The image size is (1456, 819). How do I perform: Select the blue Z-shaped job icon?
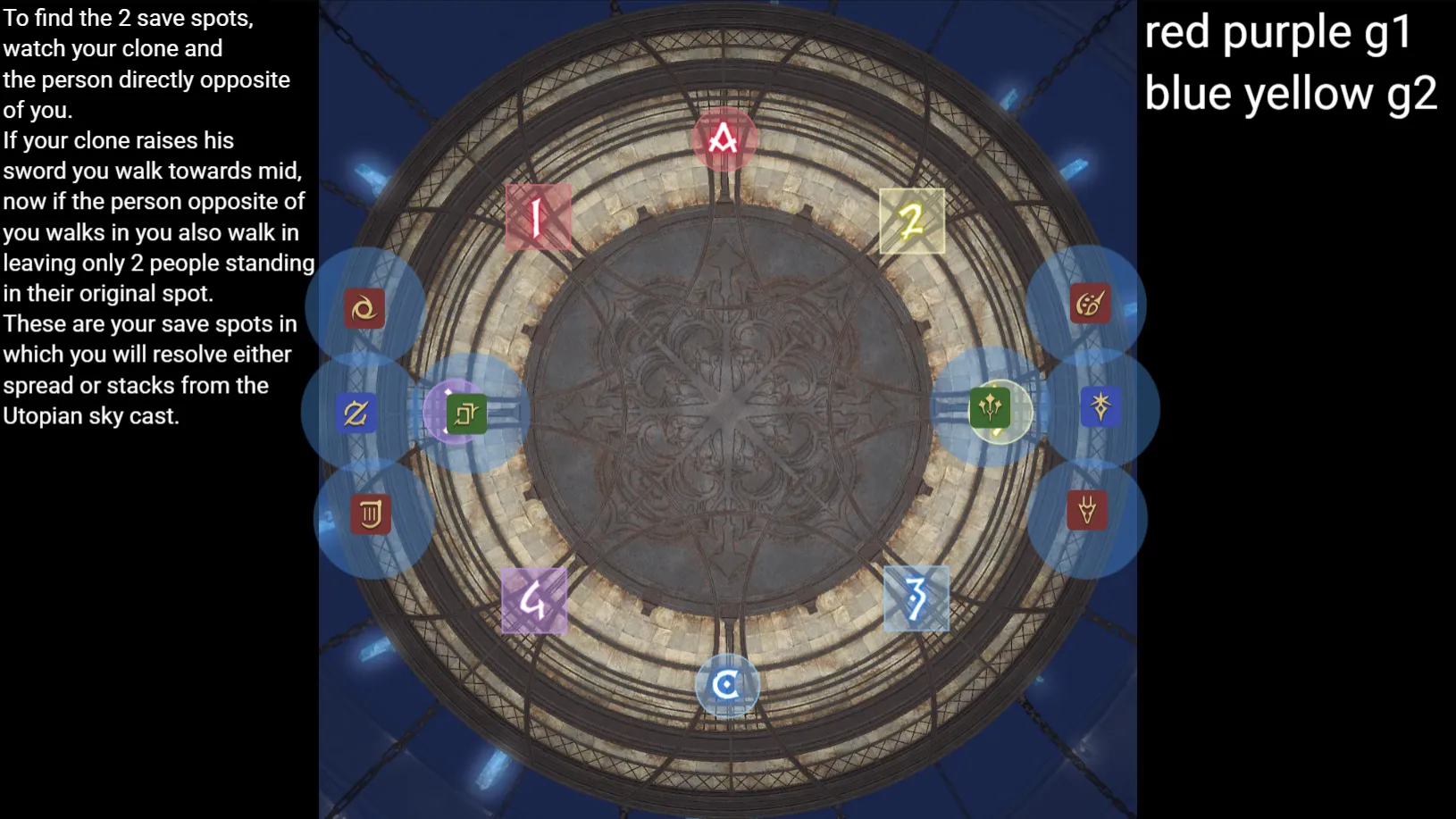[x=356, y=413]
